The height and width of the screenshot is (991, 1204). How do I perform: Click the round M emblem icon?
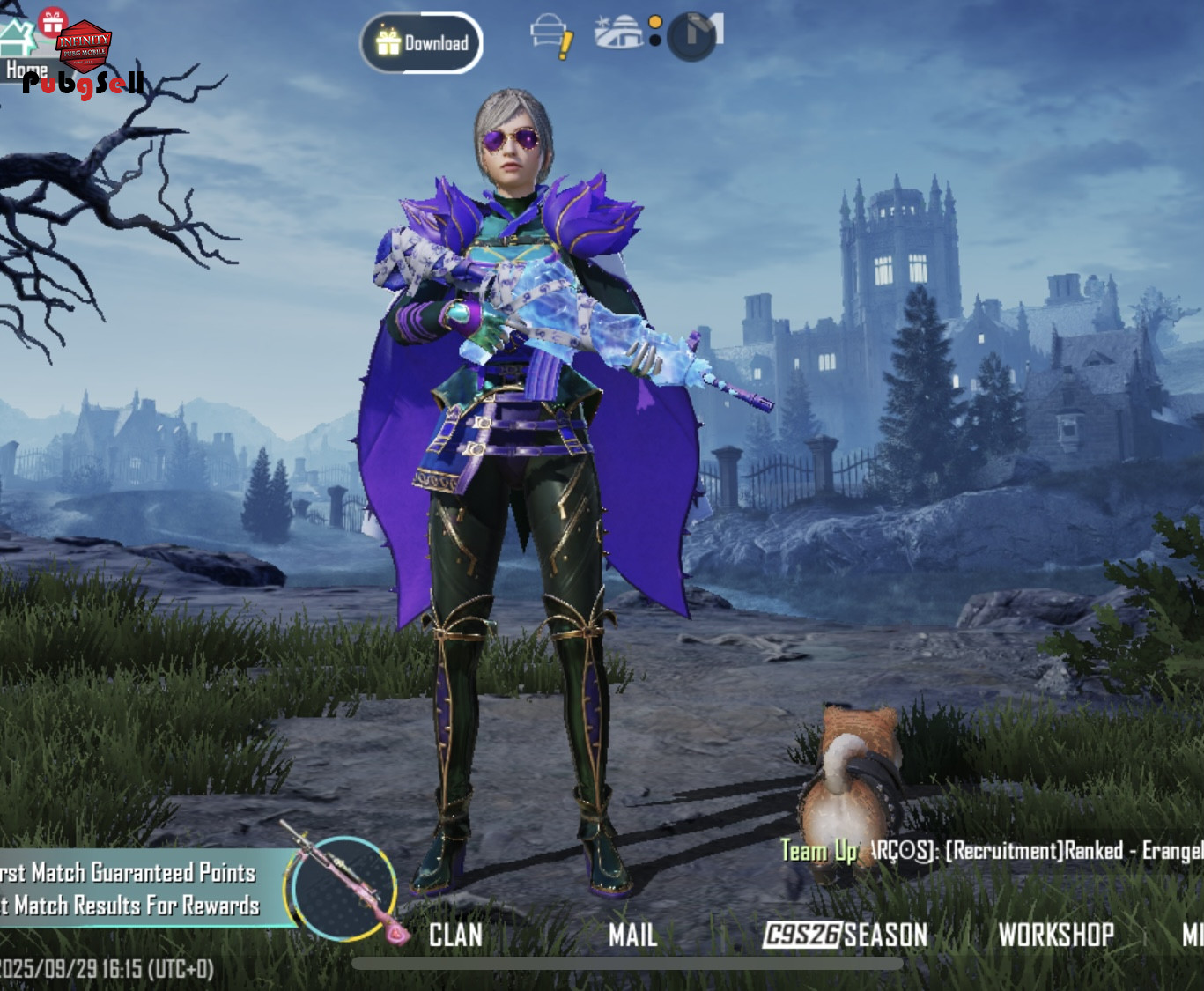coord(694,36)
